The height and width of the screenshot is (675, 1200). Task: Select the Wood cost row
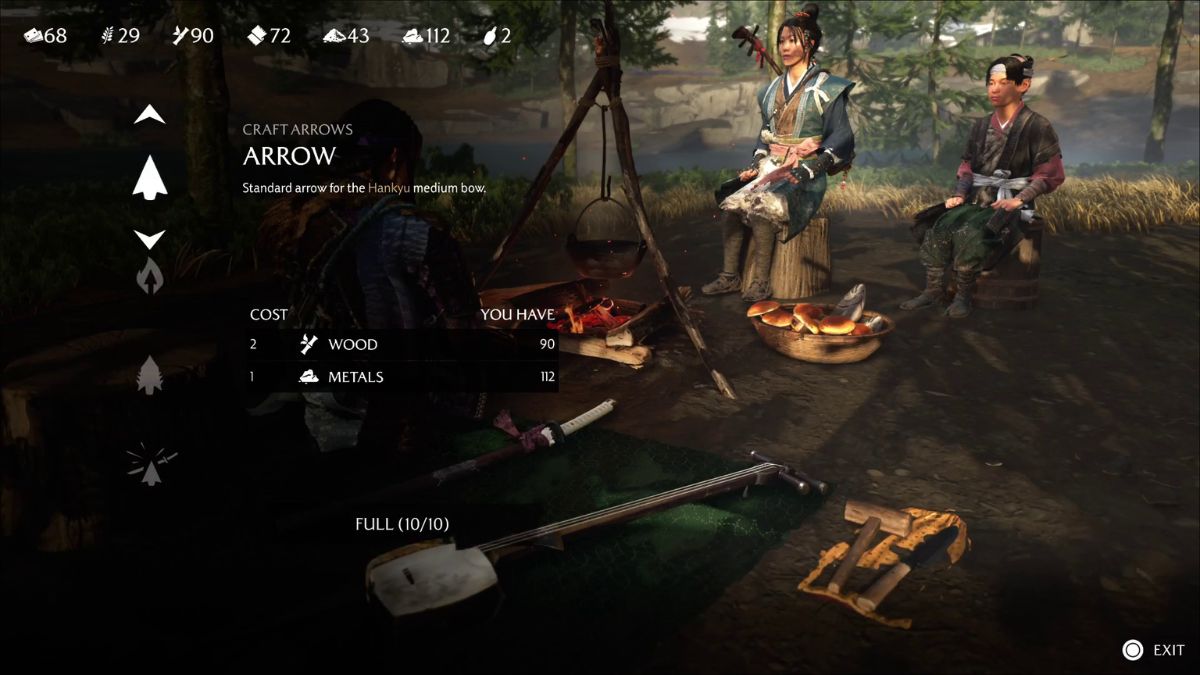(x=402, y=345)
